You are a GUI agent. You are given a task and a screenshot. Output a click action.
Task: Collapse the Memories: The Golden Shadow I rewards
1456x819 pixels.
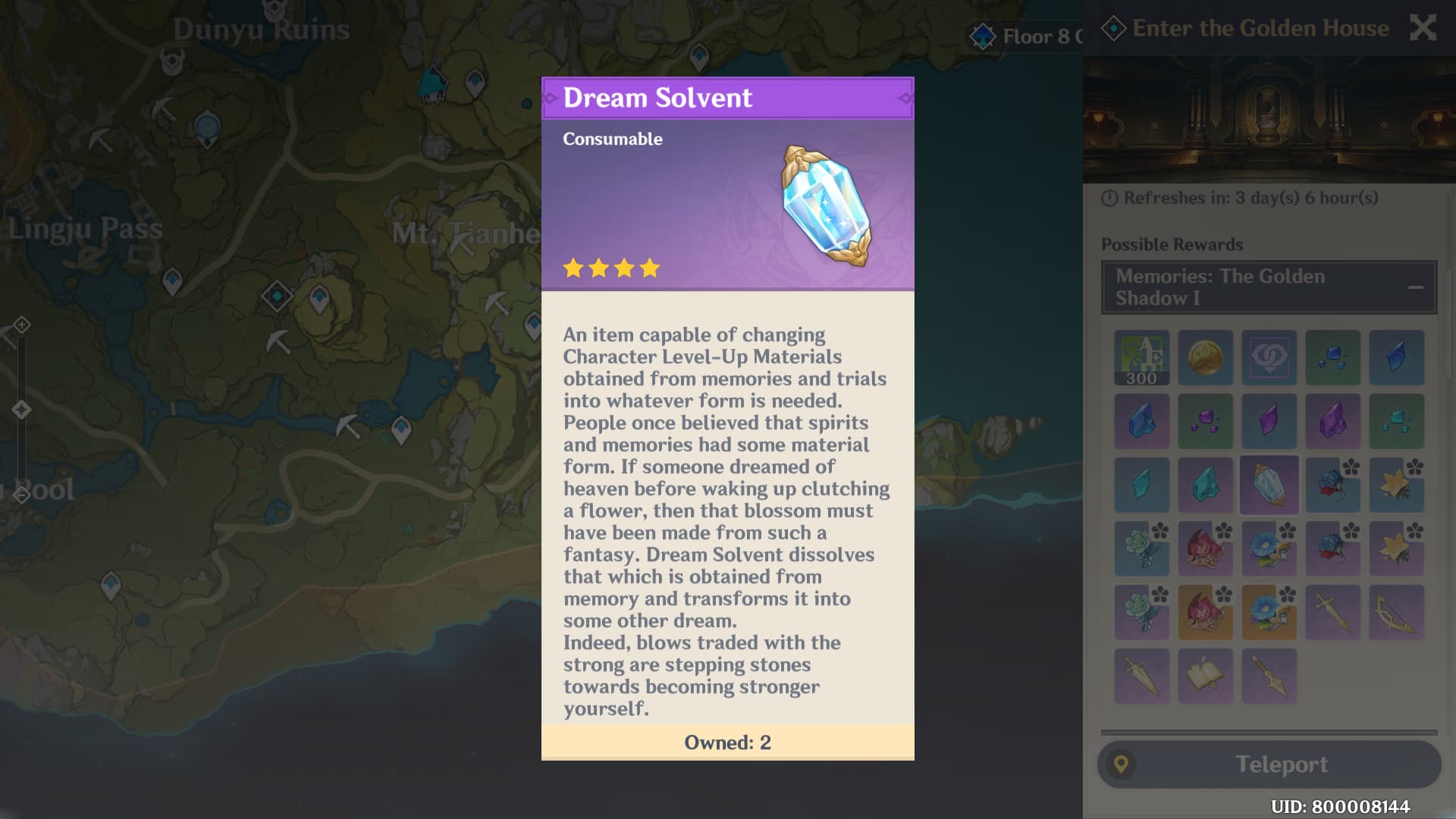[1415, 287]
